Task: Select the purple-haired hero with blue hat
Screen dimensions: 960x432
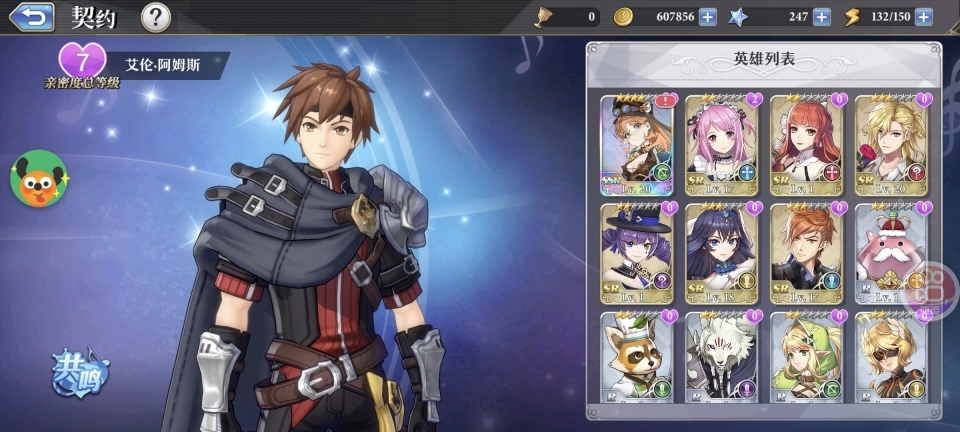Action: pyautogui.click(x=636, y=253)
